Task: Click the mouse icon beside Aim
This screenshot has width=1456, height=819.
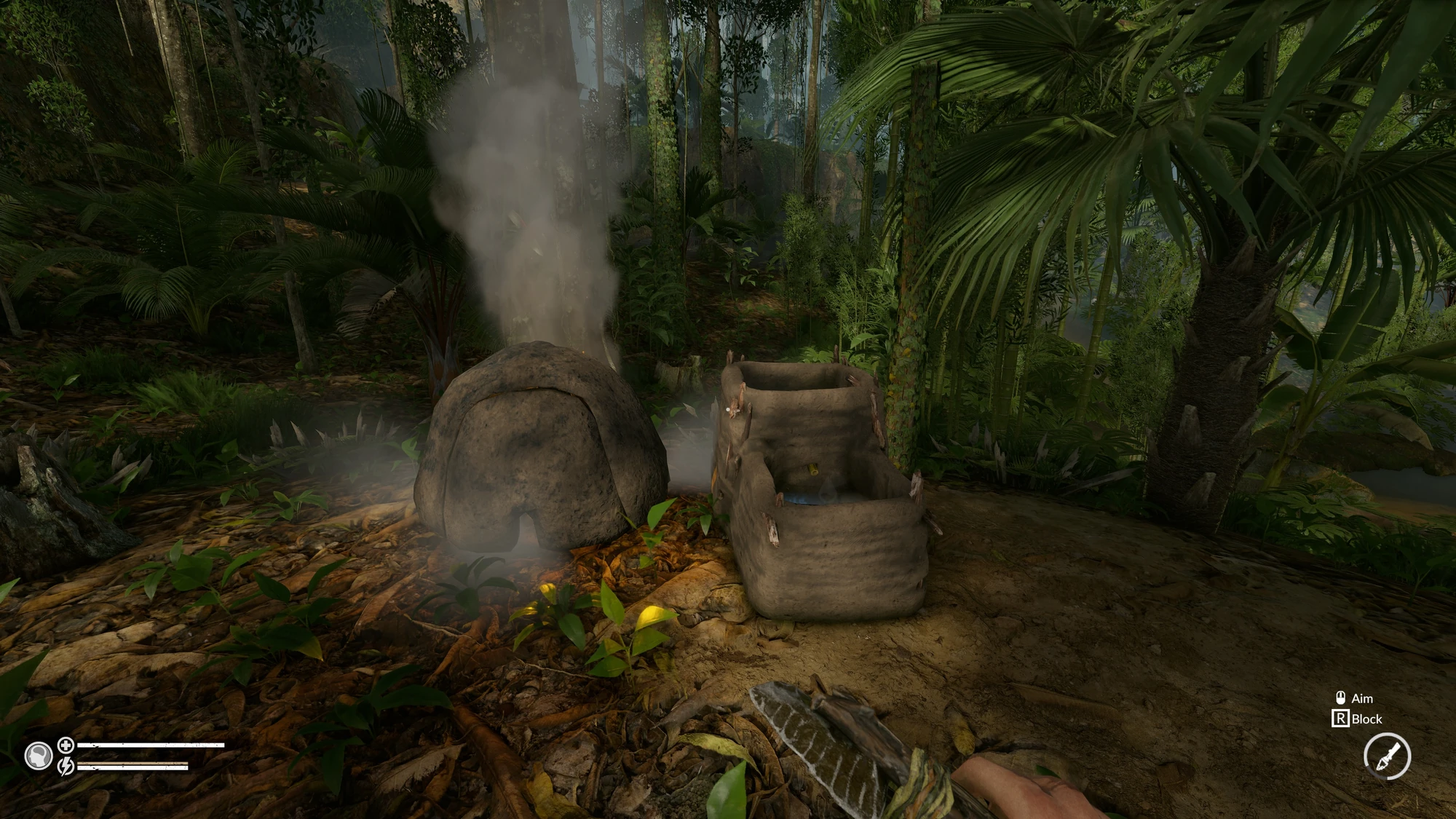Action: point(1342,698)
